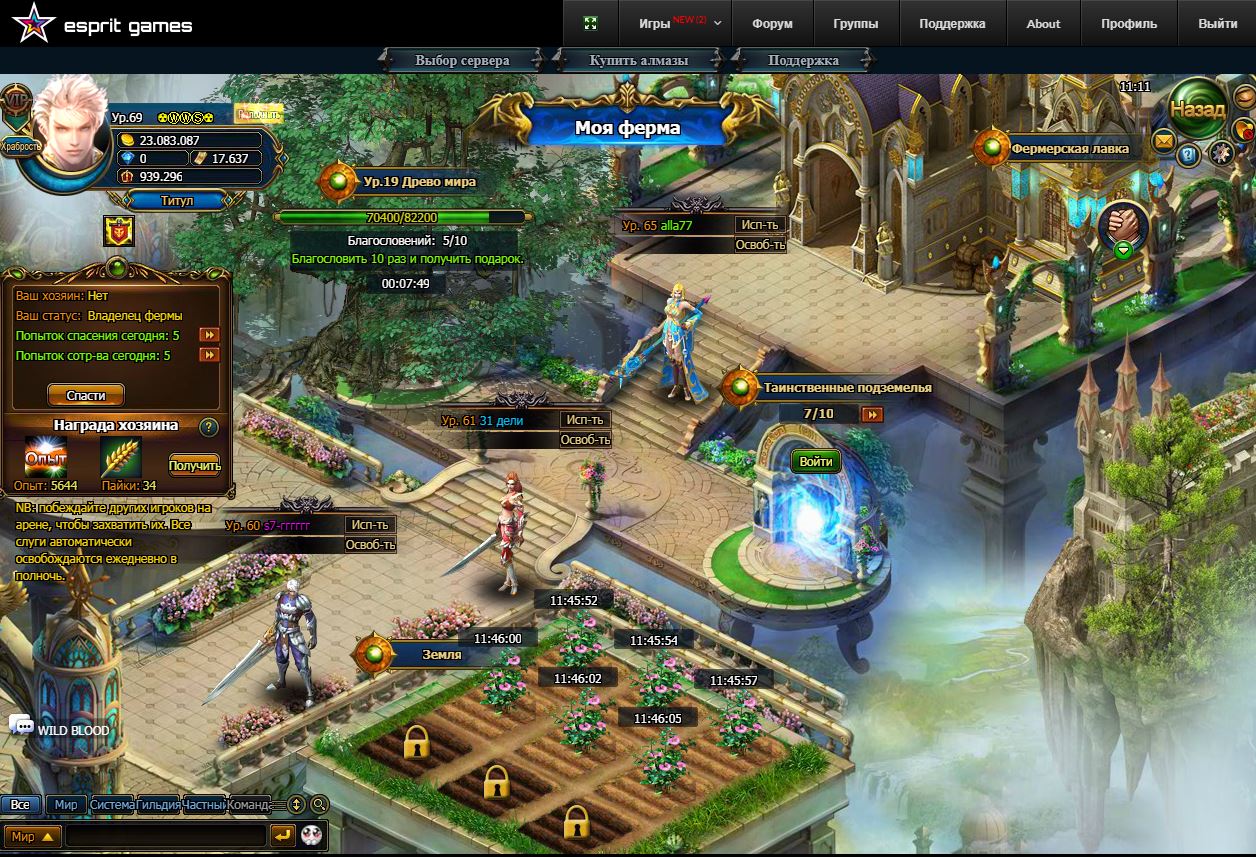Switch chat to the Мир tab
The image size is (1256, 857).
click(66, 804)
